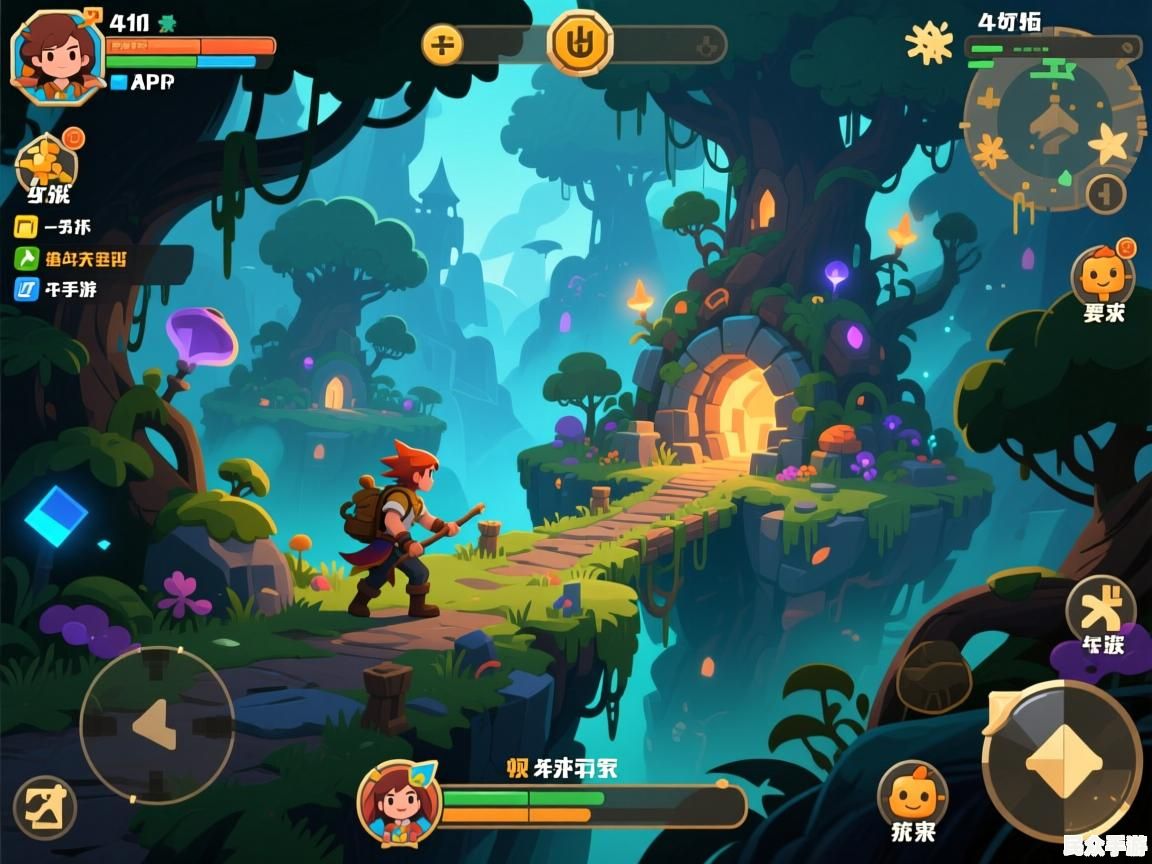The height and width of the screenshot is (864, 1152).
Task: Tap the virtual joystick left arrow
Action: (x=156, y=724)
